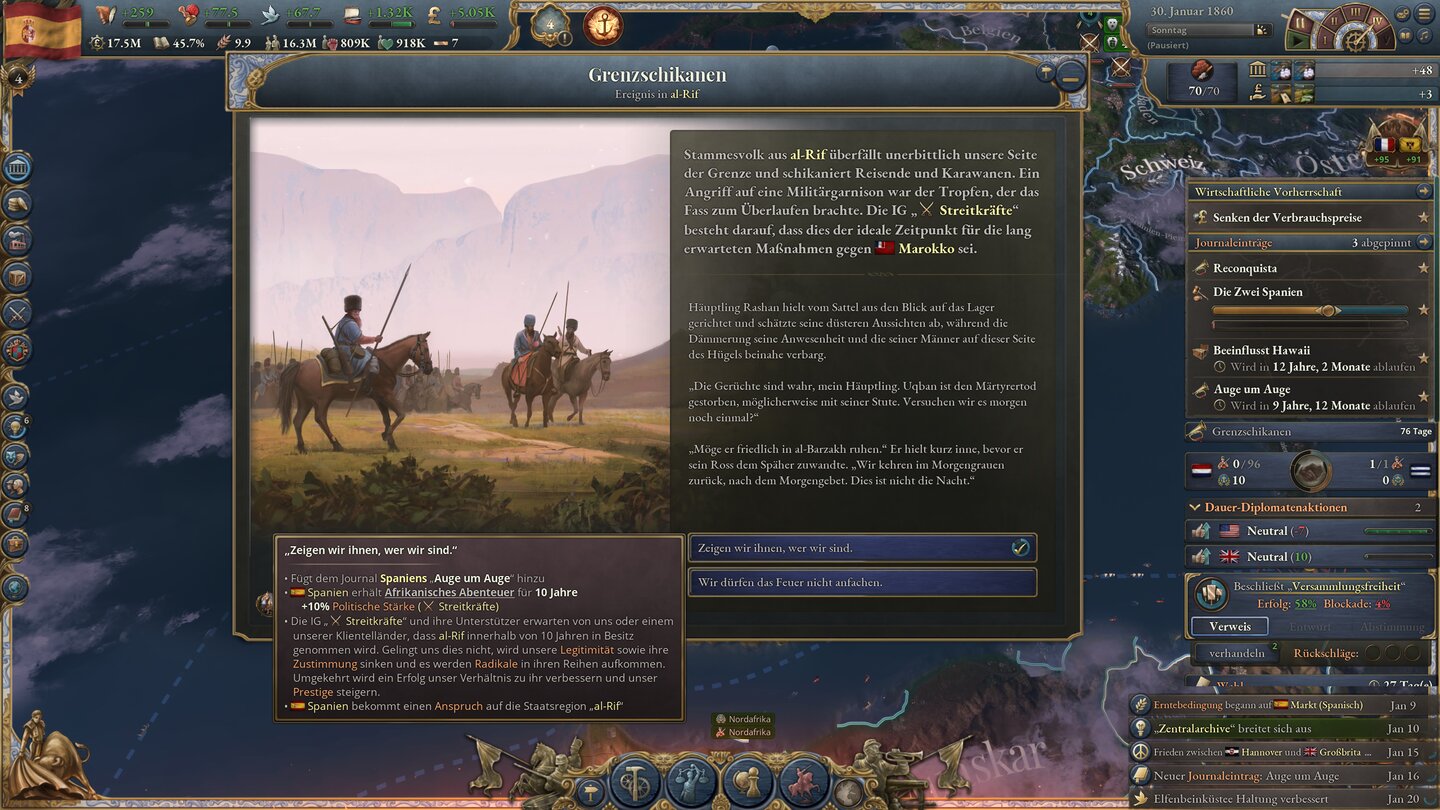
Task: Switch to the Entwurf tab
Action: click(1311, 626)
